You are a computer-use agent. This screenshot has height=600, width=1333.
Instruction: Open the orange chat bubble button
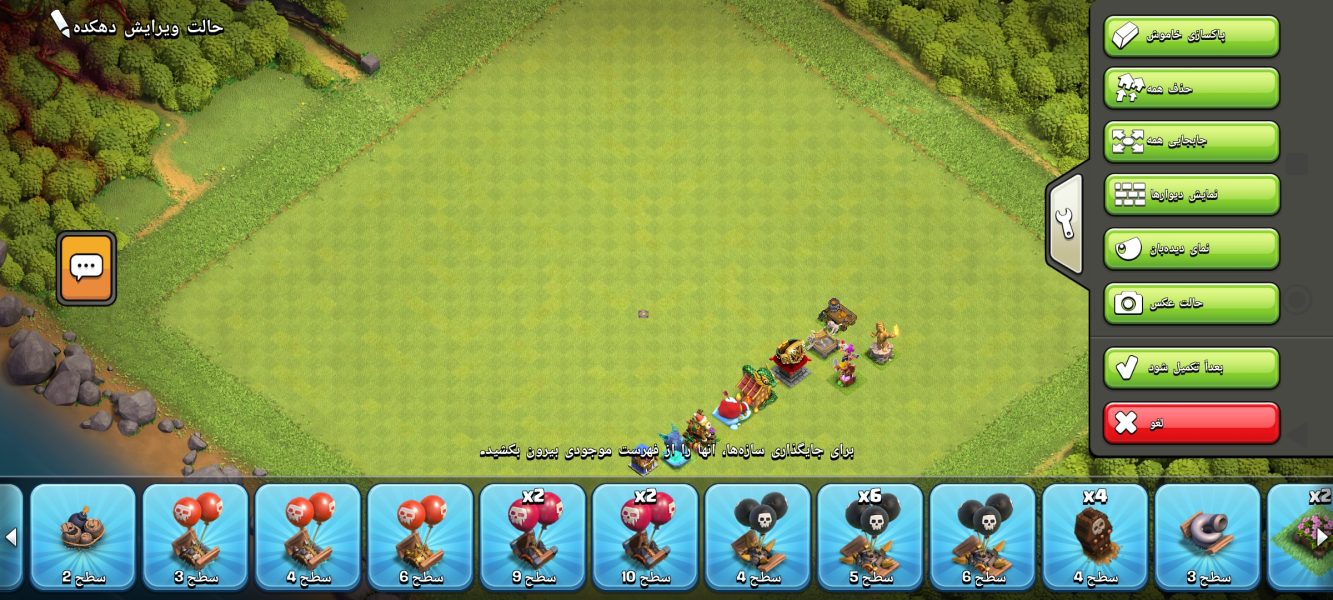coord(86,267)
